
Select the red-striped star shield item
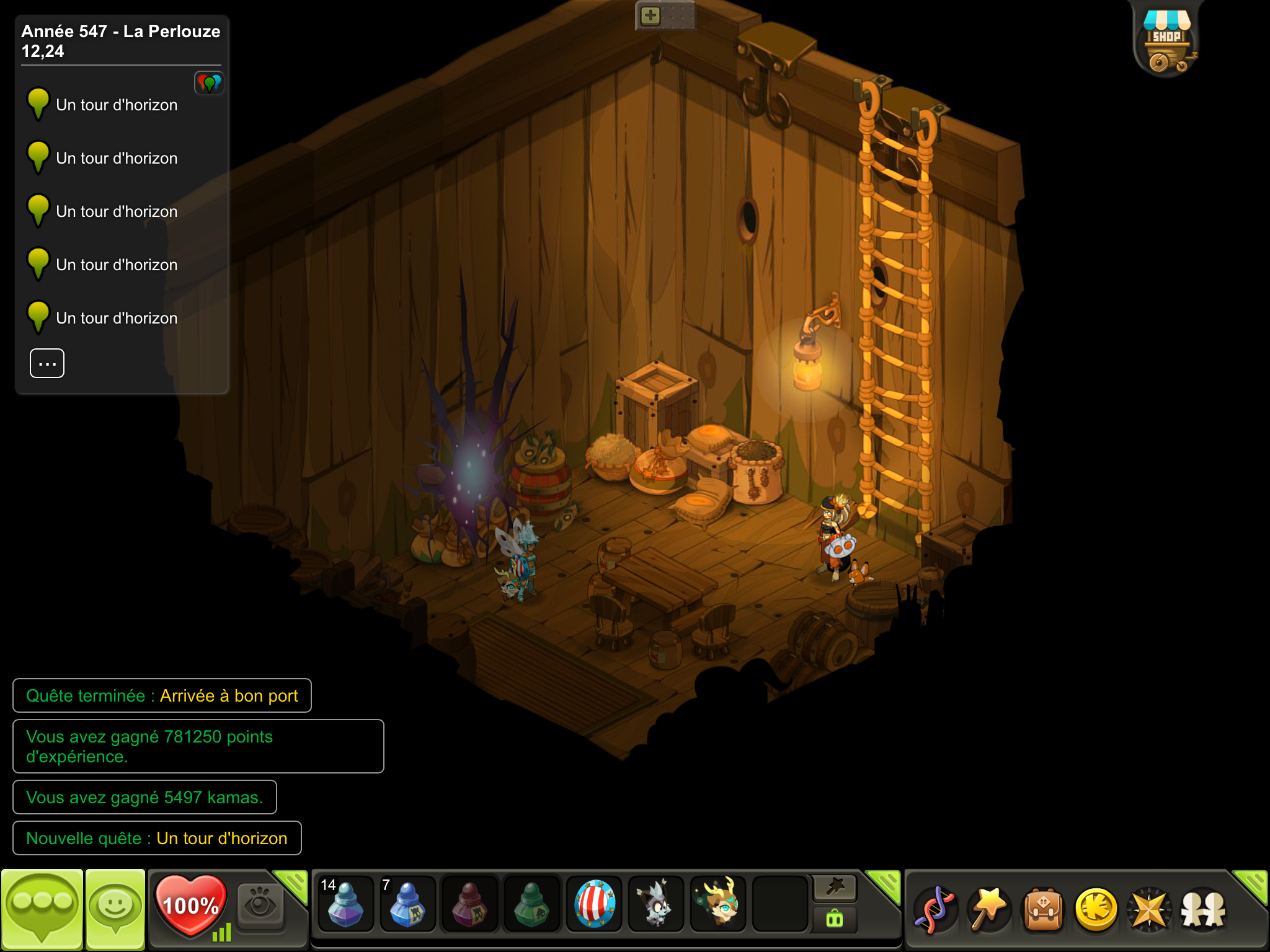click(x=594, y=904)
